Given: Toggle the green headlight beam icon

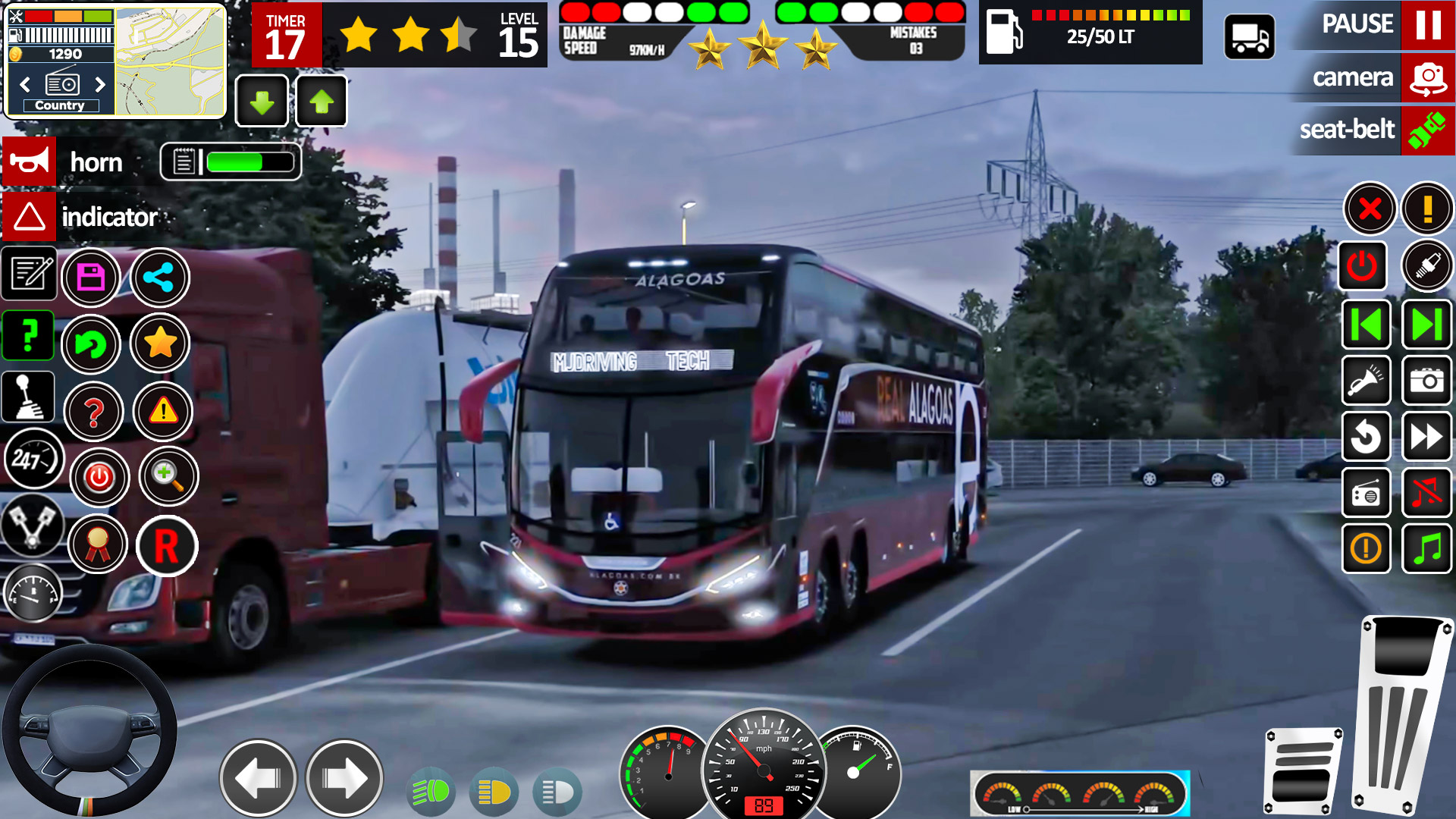Looking at the screenshot, I should tap(431, 792).
